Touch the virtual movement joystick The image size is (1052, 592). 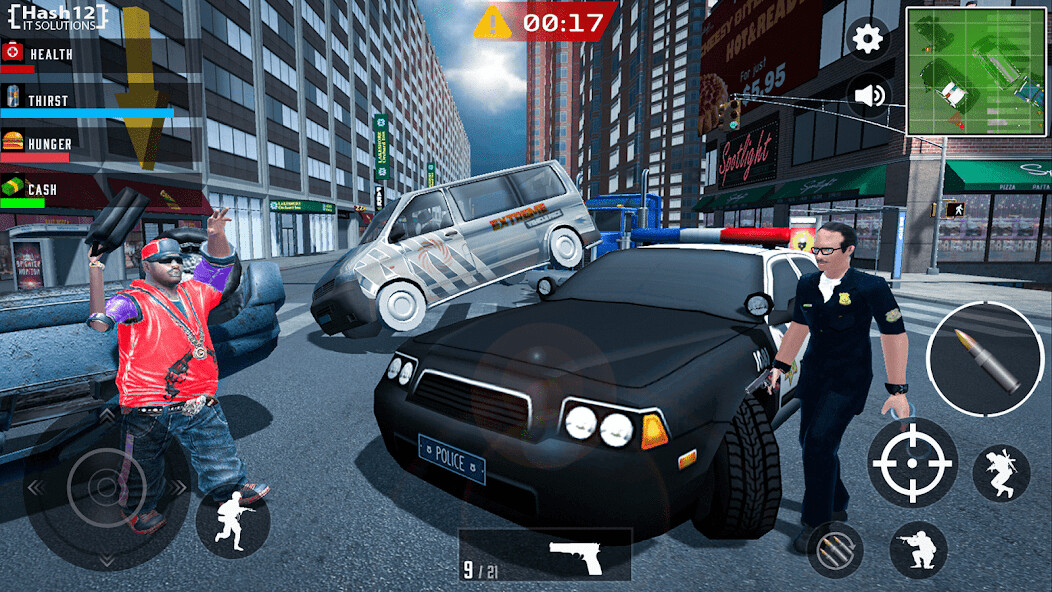[107, 487]
